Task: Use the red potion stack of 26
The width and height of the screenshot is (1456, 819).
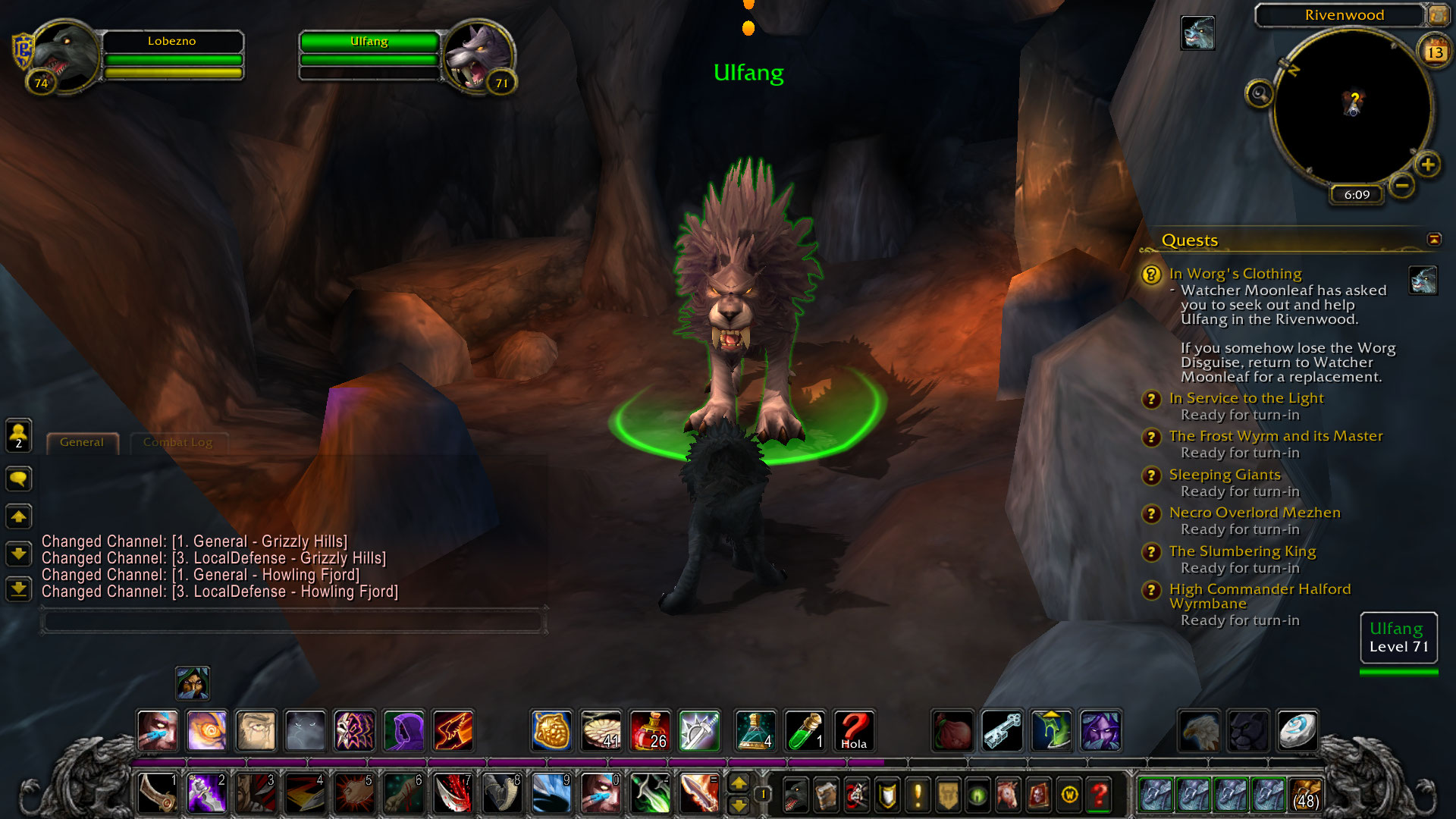Action: click(x=650, y=730)
